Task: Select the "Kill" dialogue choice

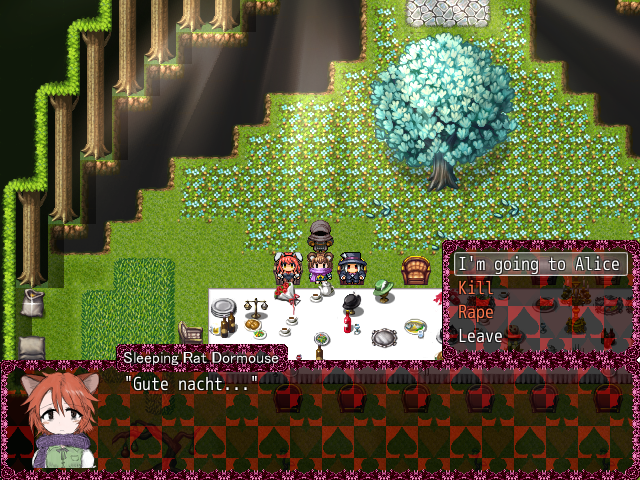Action: (476, 288)
